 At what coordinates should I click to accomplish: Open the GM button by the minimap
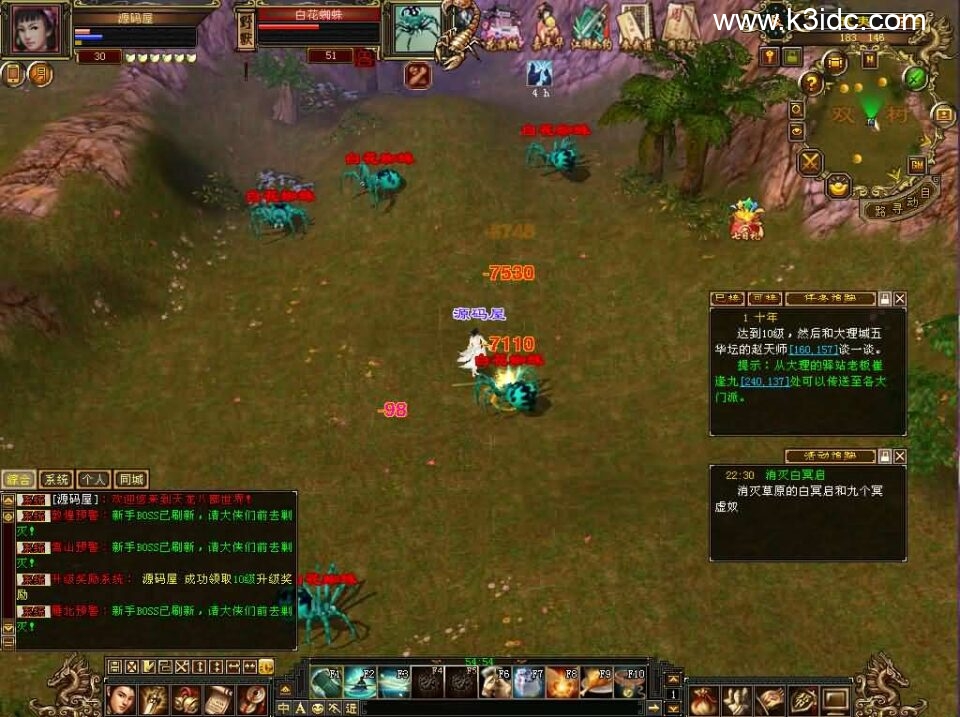point(916,164)
